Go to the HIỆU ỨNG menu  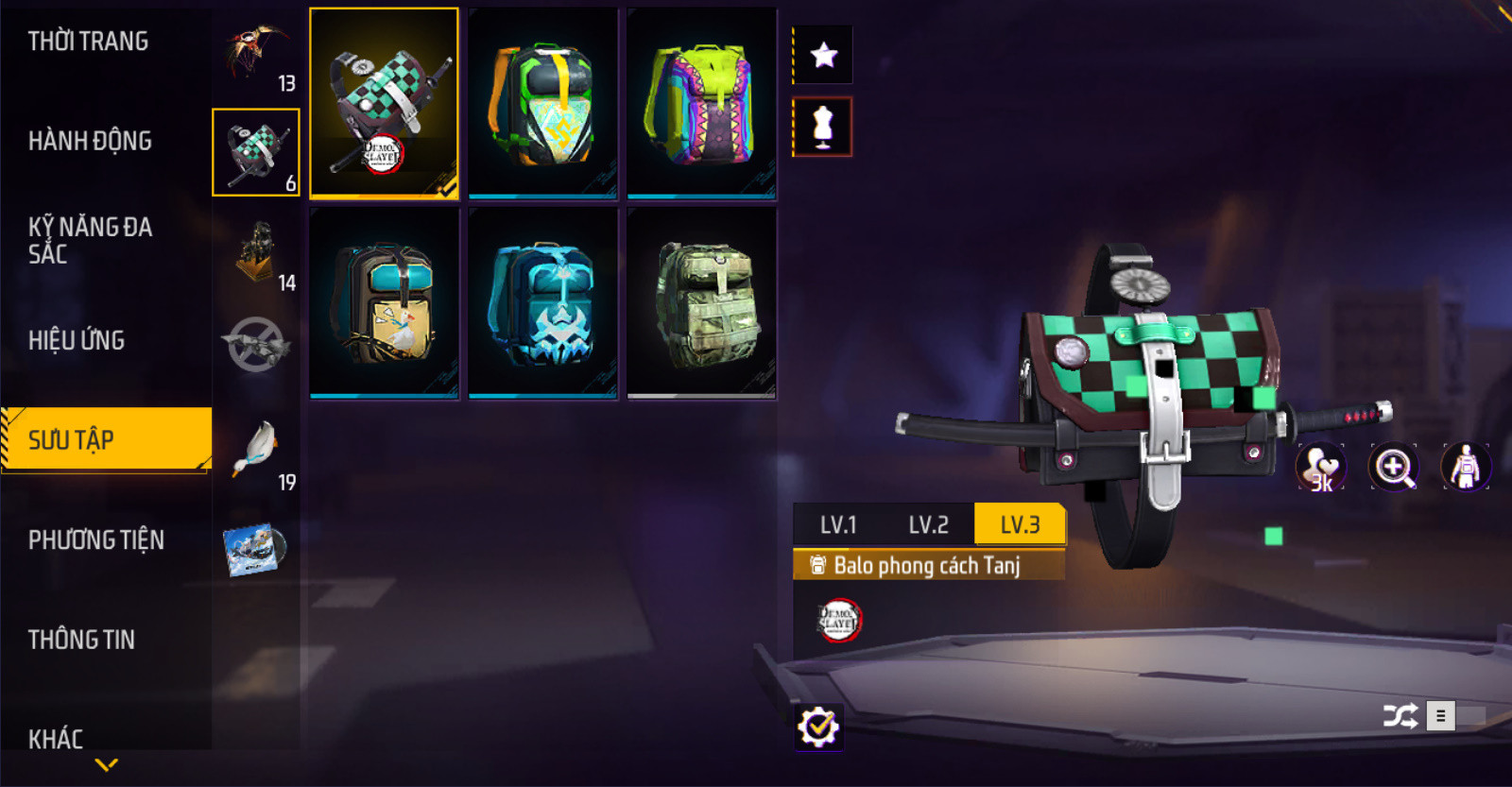click(x=77, y=340)
